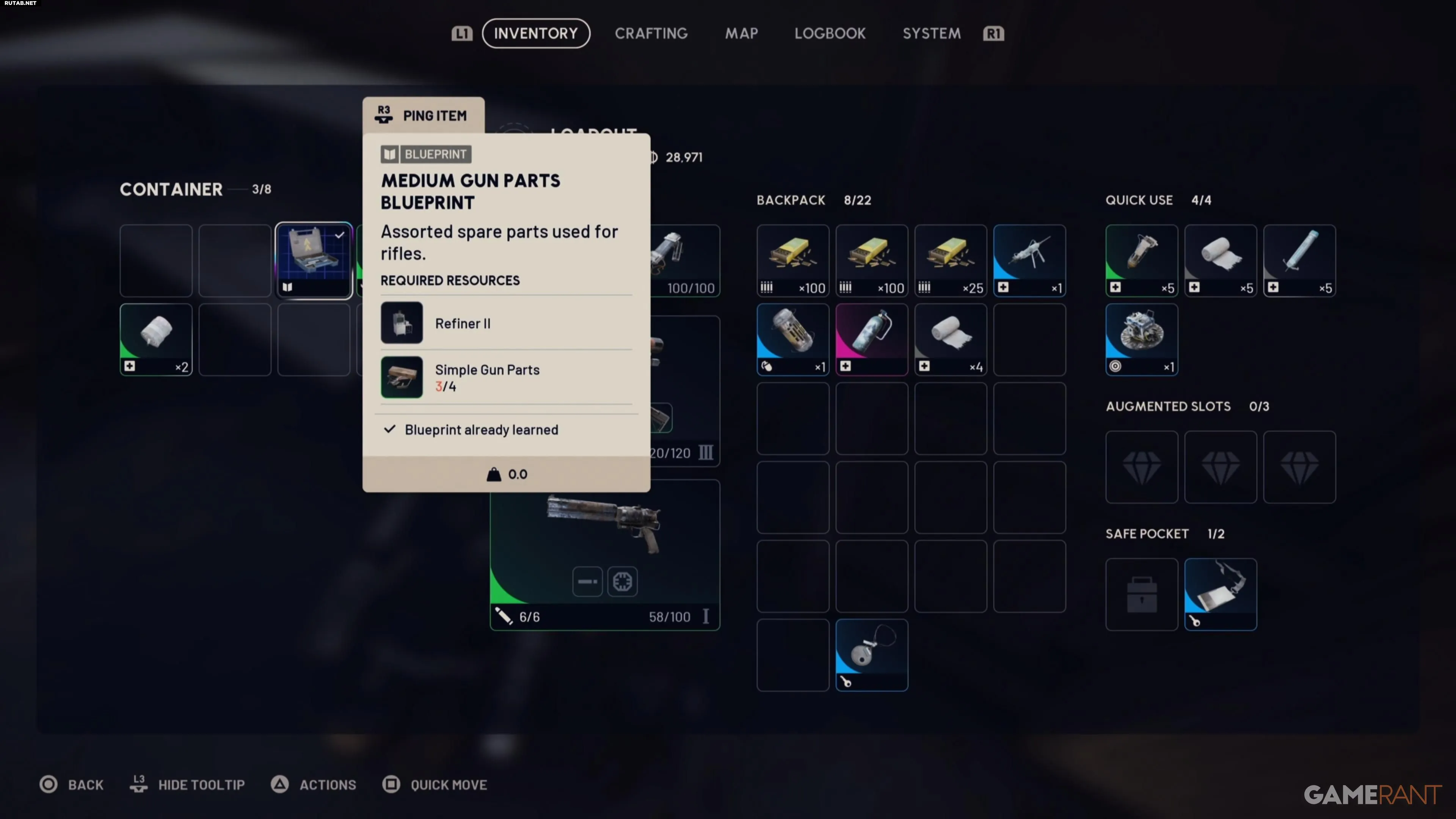Select the grenade x1 backpack slot
The image size is (1456, 819).
pos(793,340)
